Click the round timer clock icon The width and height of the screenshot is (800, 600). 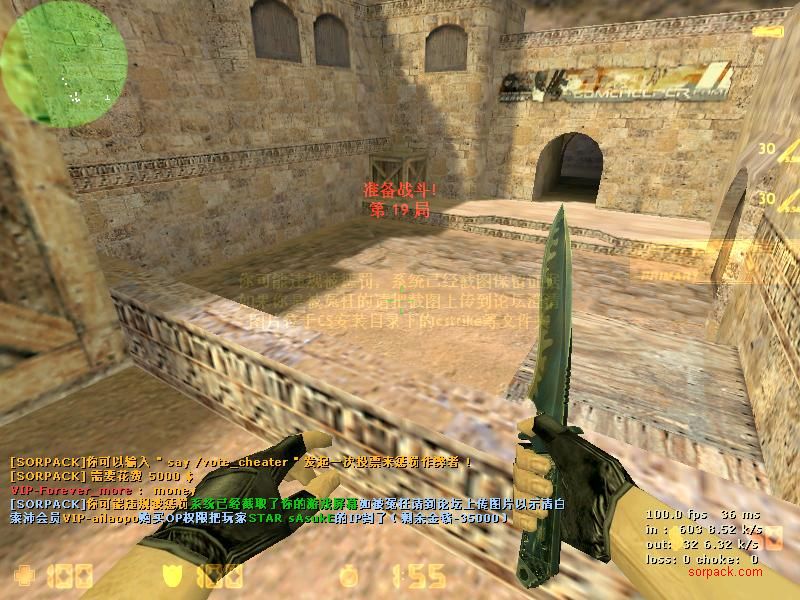(348, 577)
